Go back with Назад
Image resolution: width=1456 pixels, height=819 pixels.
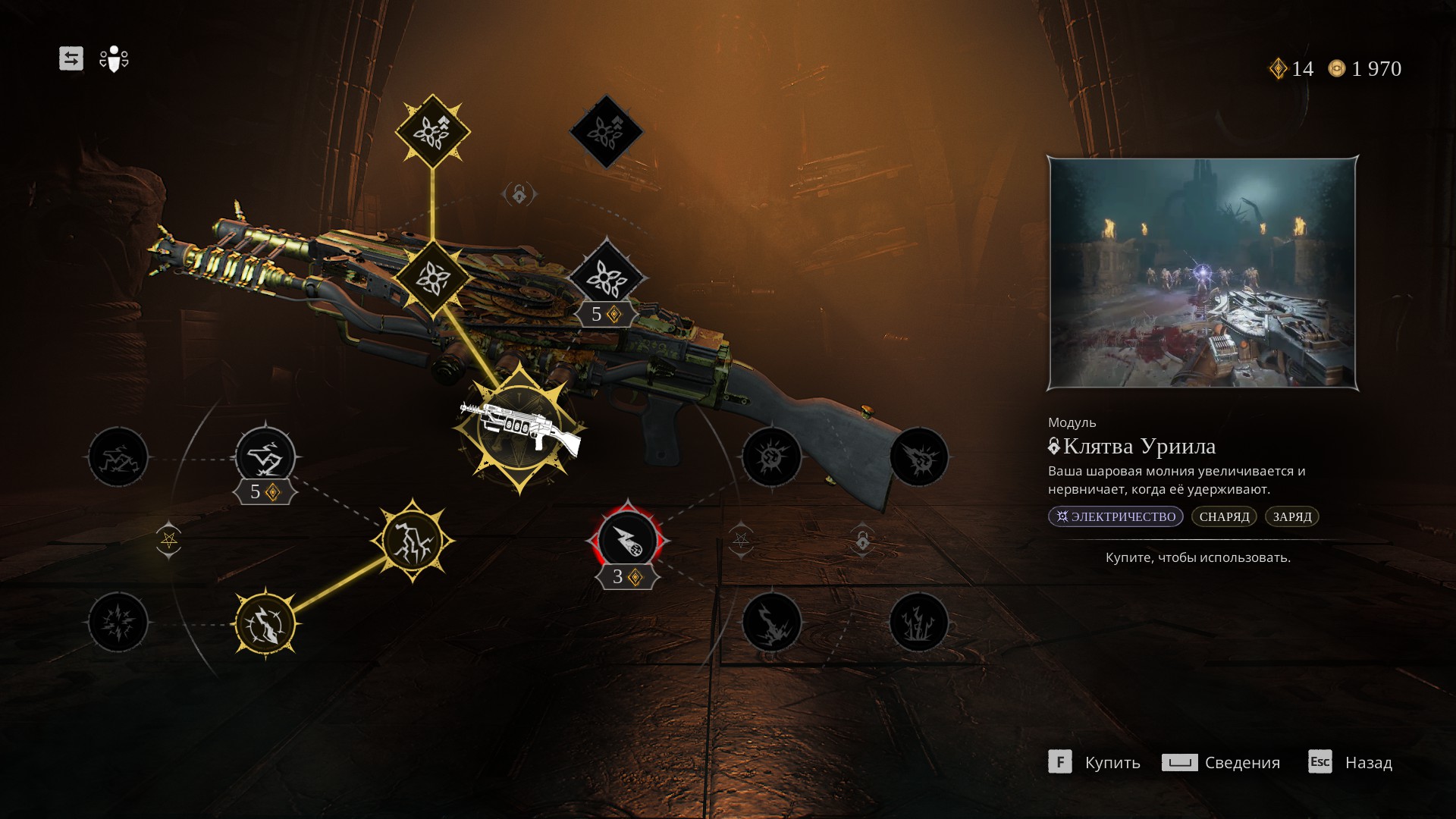click(1351, 762)
